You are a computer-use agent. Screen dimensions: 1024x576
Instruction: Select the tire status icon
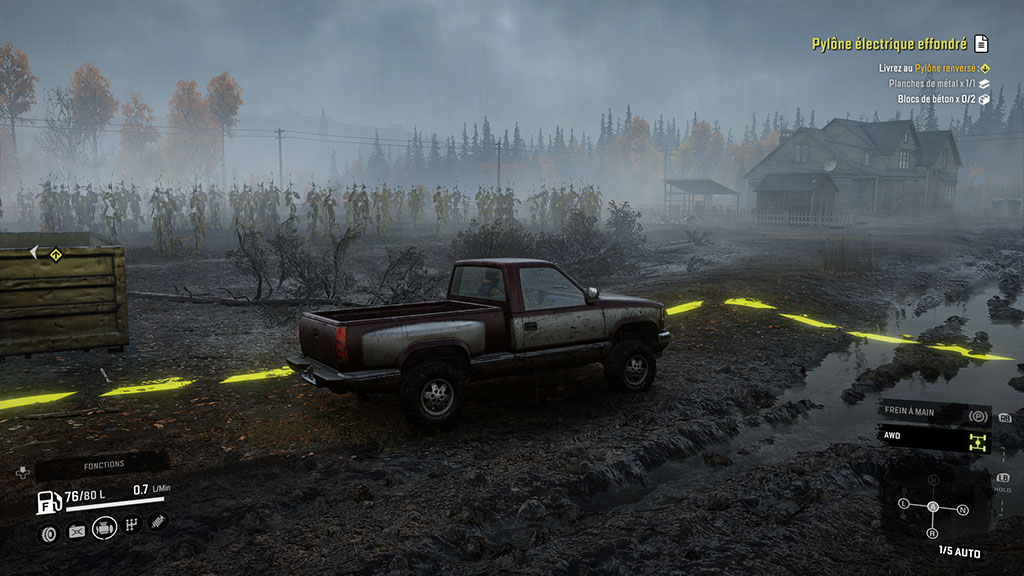(47, 533)
